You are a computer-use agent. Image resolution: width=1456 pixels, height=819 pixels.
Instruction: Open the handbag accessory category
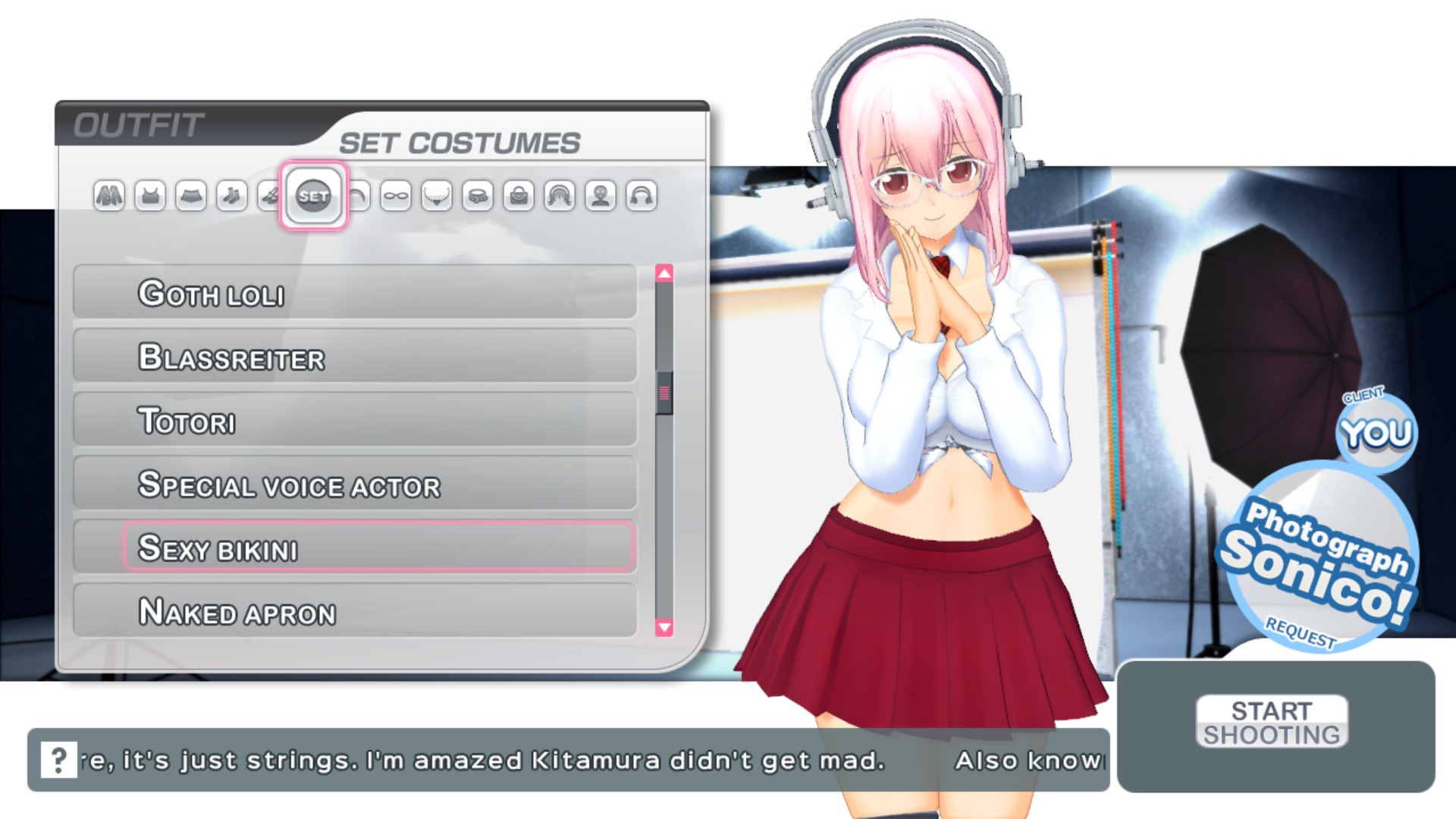(x=517, y=197)
